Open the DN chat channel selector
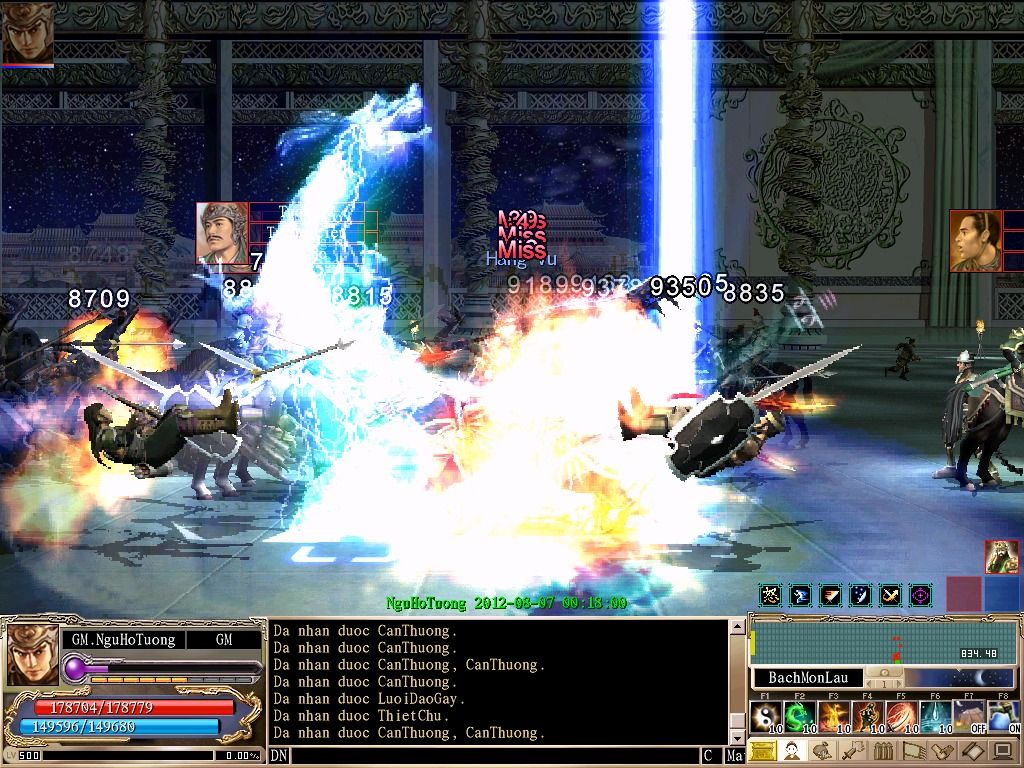This screenshot has width=1024, height=768. pos(279,757)
